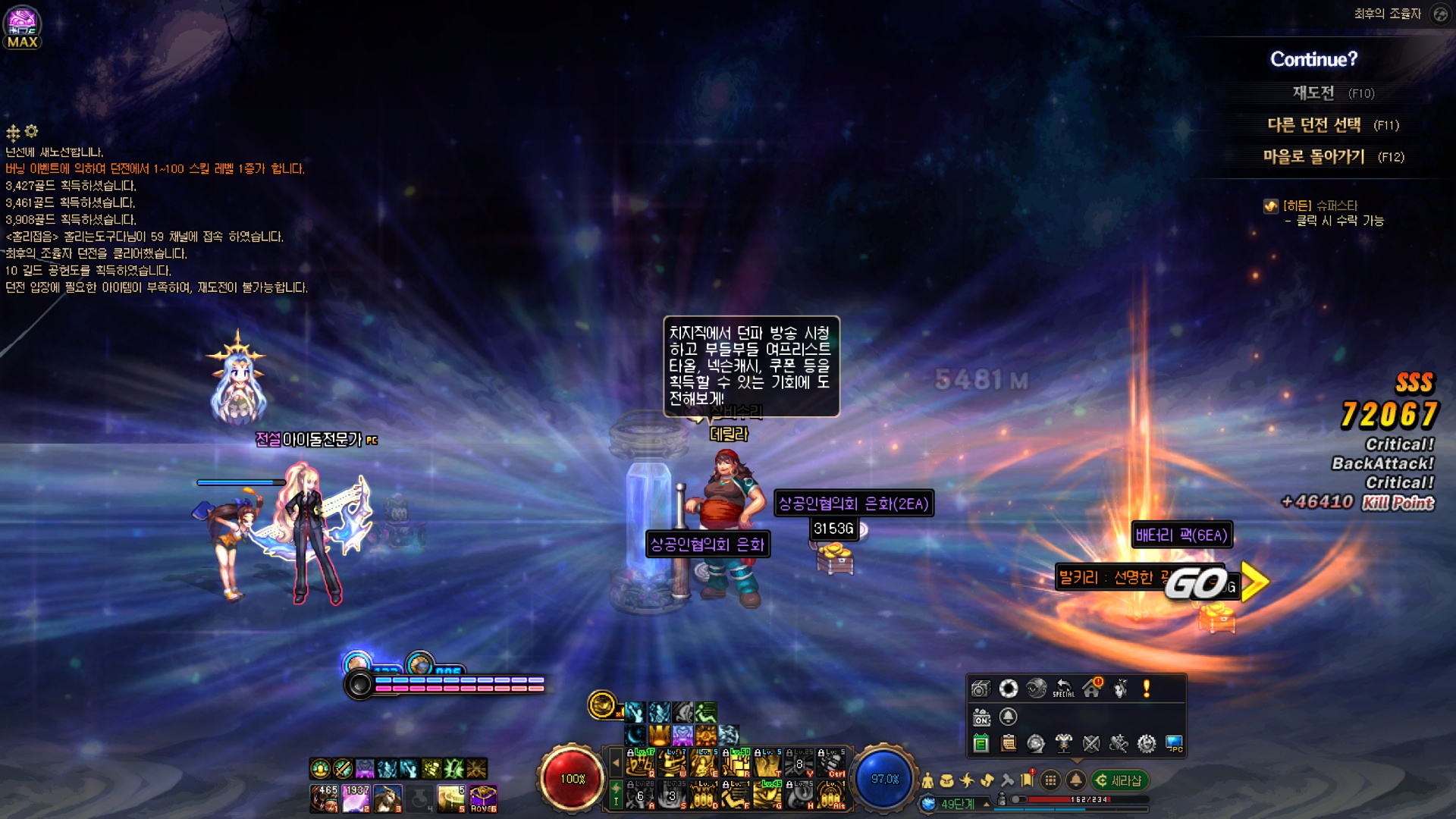Open the clipboard quest list icon

pos(1009,744)
